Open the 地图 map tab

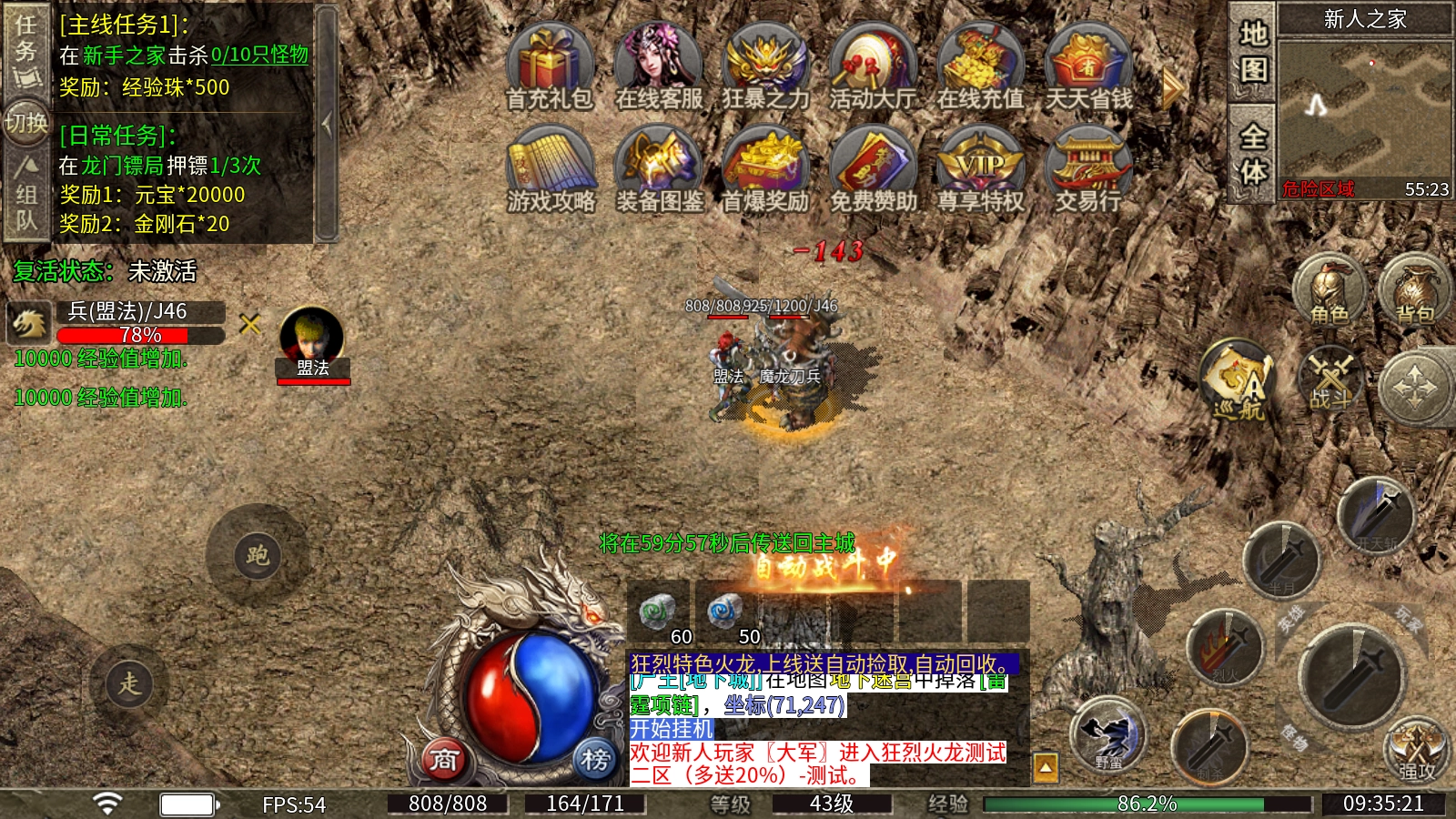pyautogui.click(x=1253, y=52)
